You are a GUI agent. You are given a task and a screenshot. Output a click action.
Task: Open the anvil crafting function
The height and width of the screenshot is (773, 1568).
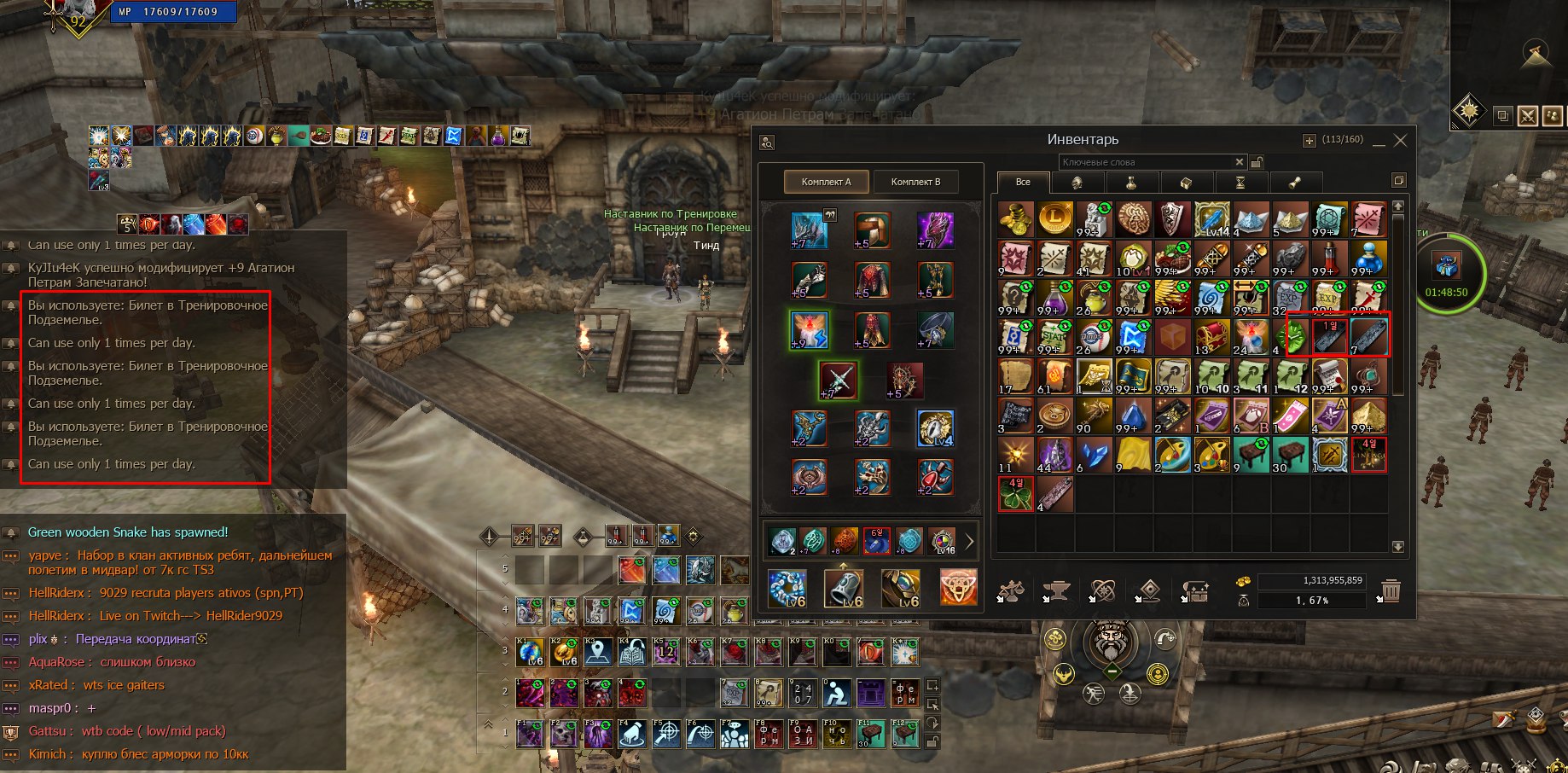tap(1056, 590)
